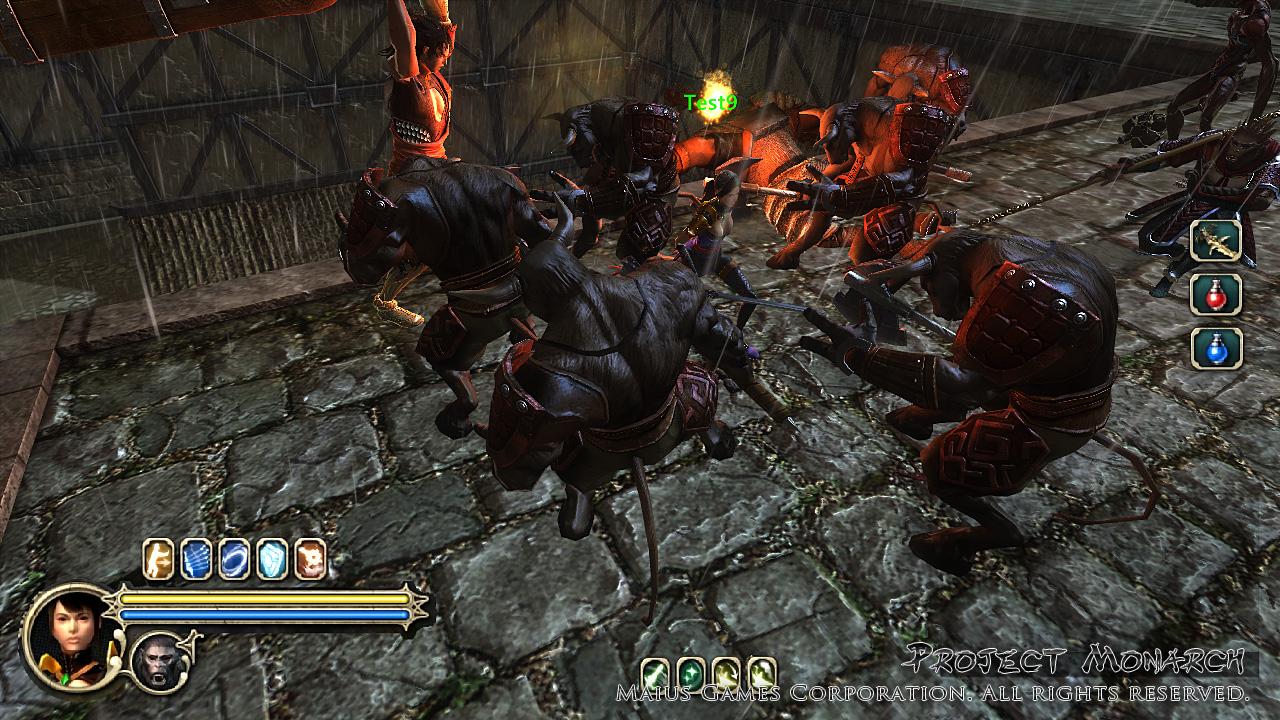Use the blue slashing lines skill
The image size is (1280, 720).
(x=196, y=559)
